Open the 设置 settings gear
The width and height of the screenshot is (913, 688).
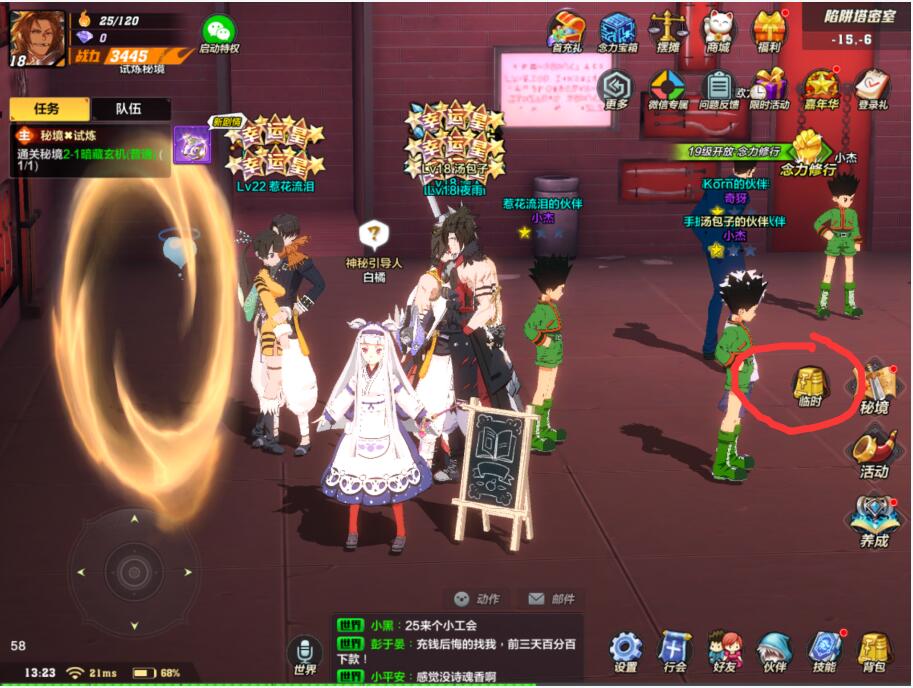pyautogui.click(x=626, y=651)
